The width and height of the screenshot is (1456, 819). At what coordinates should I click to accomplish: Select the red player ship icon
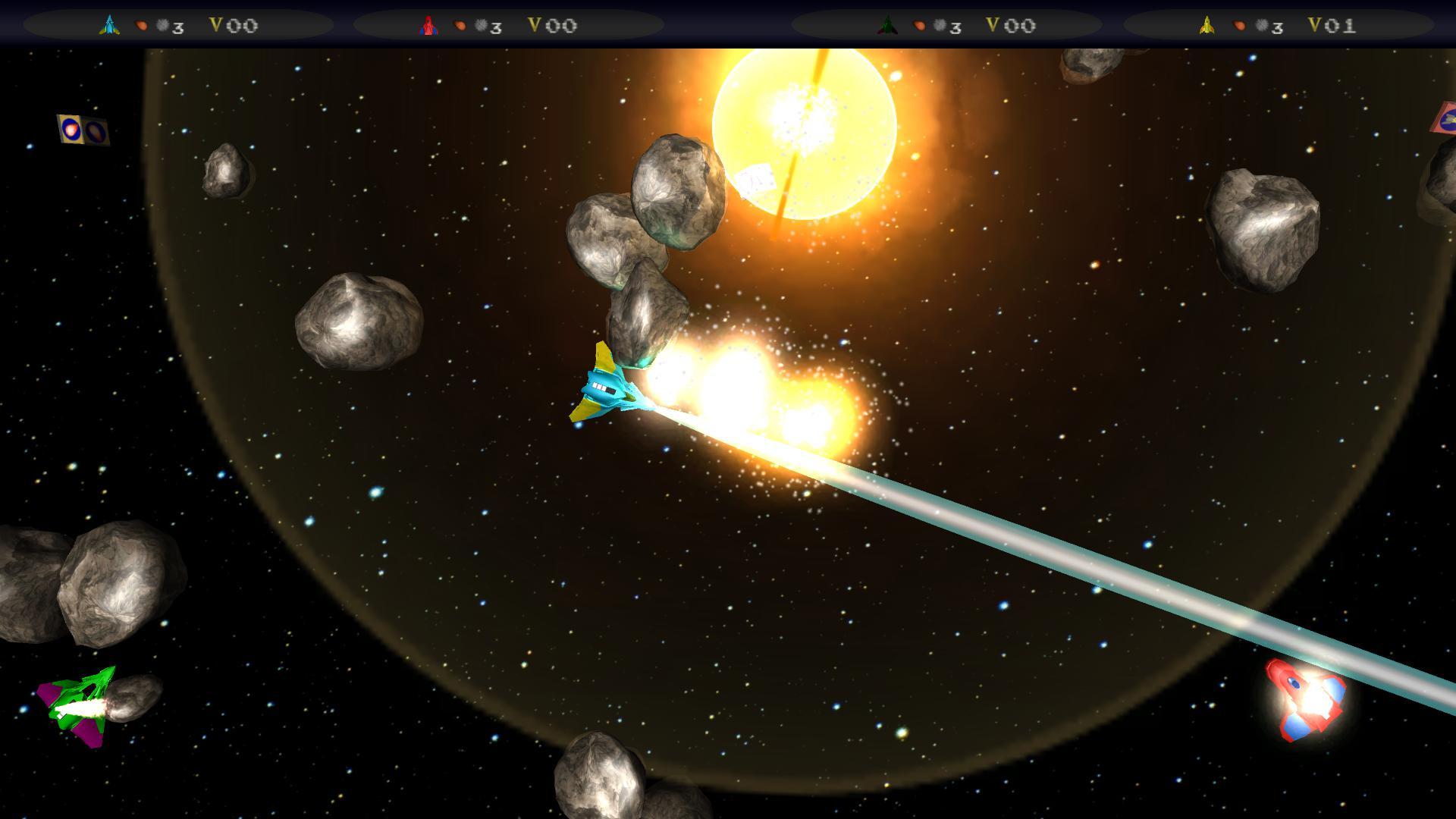(x=428, y=26)
